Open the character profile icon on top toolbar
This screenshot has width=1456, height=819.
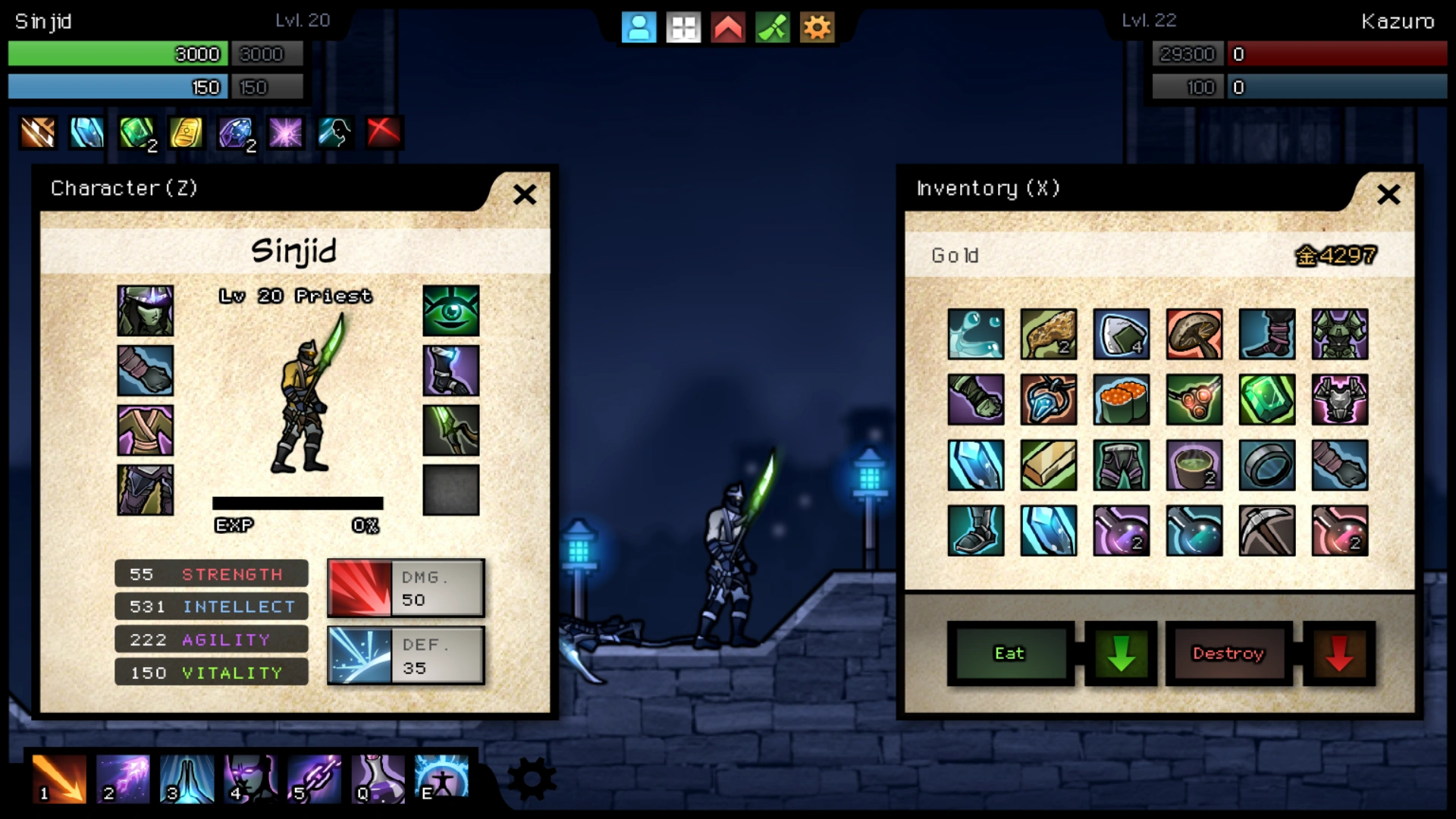639,27
